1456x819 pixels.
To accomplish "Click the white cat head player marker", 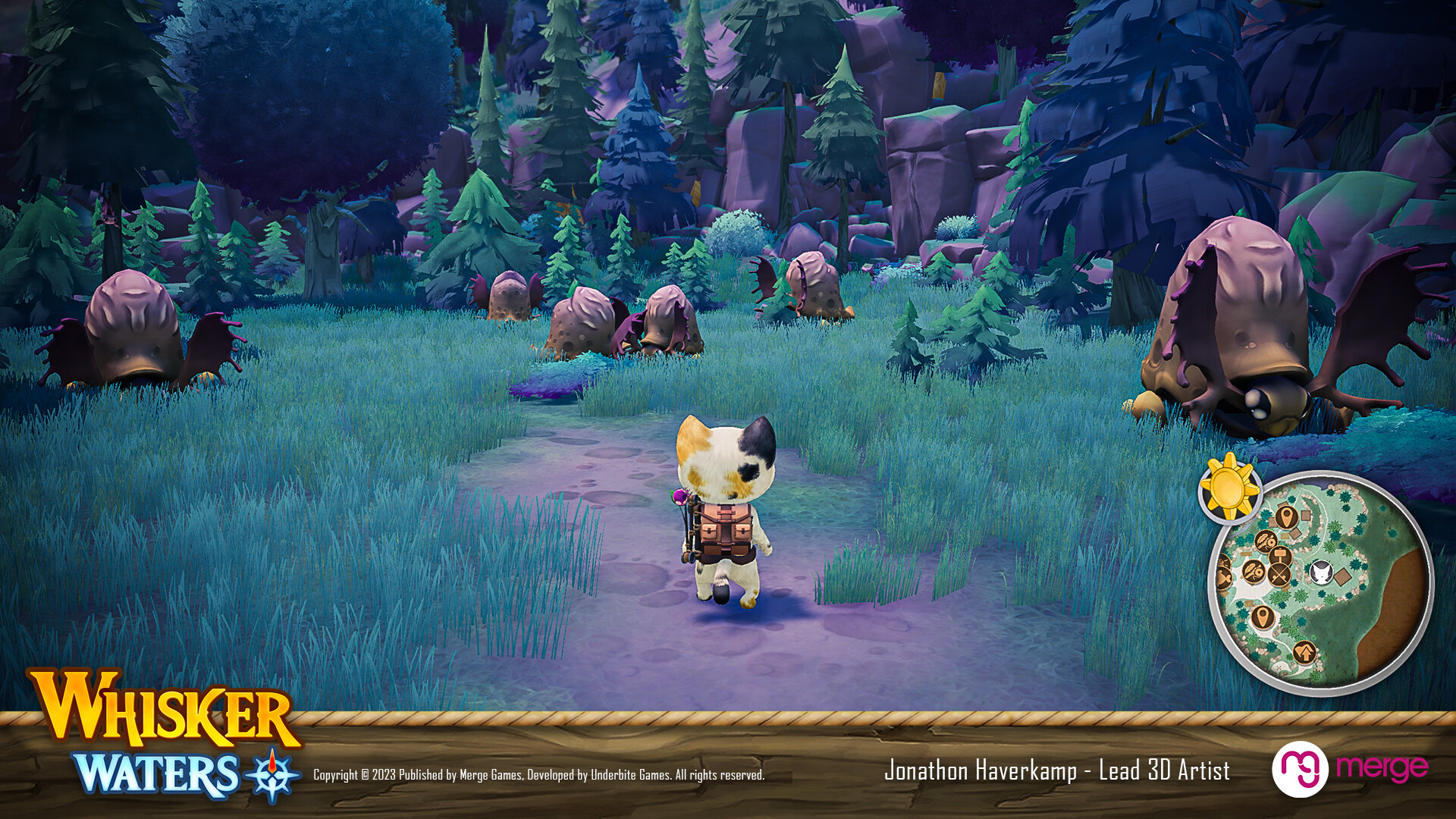I will 1320,572.
